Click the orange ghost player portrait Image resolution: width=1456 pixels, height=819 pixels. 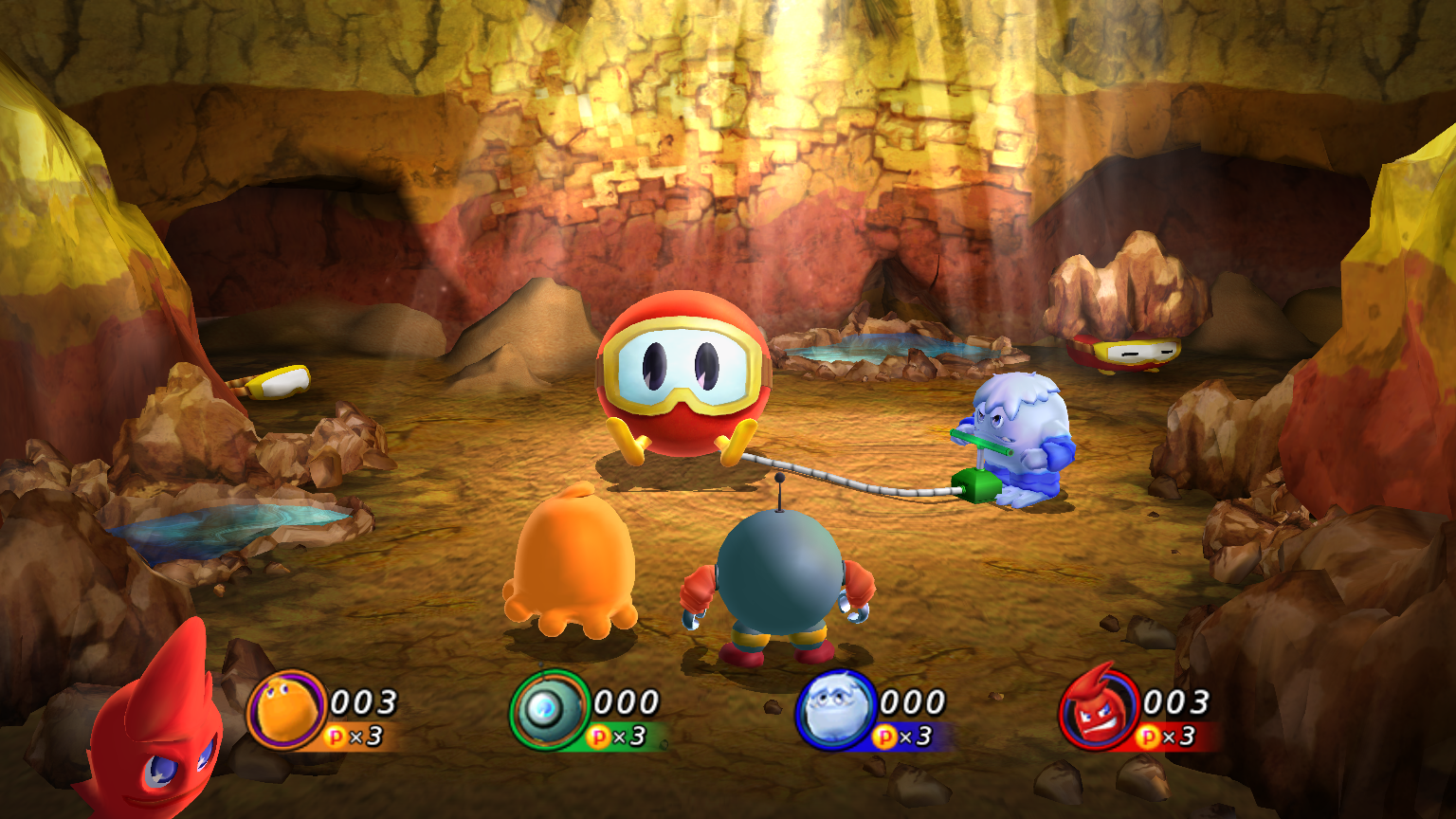tap(286, 710)
